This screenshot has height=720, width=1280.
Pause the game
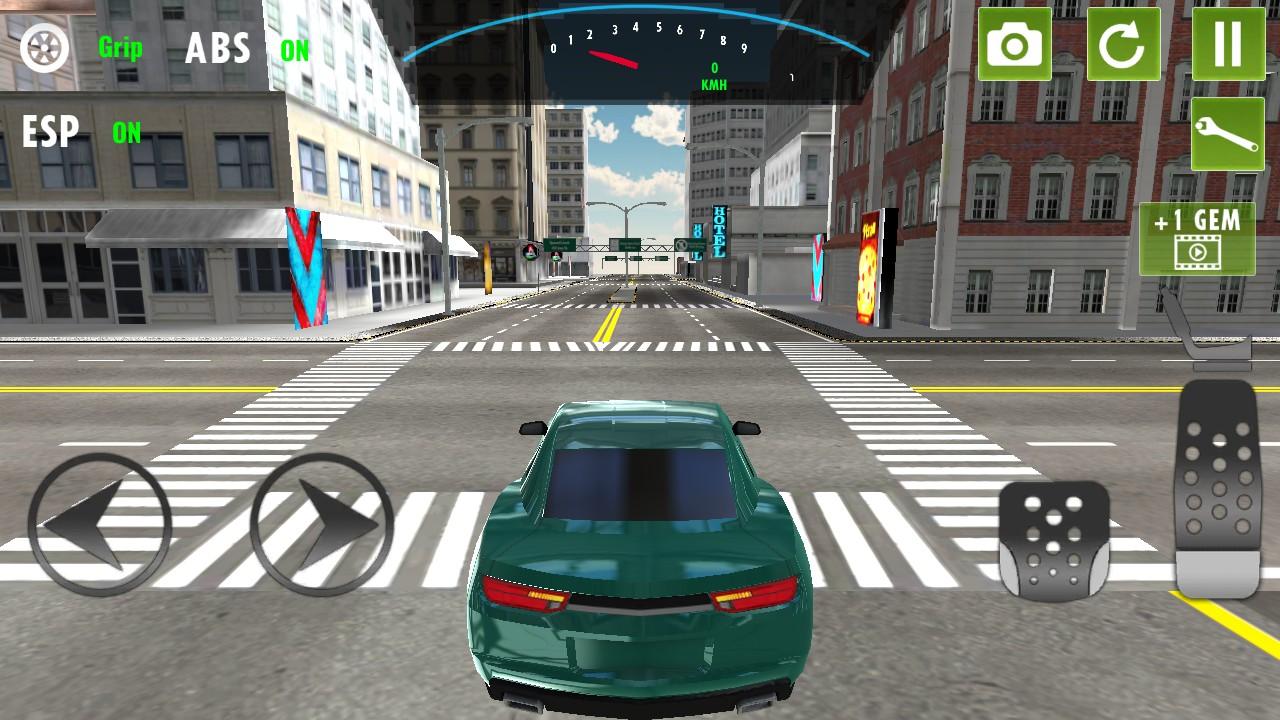(x=1228, y=45)
